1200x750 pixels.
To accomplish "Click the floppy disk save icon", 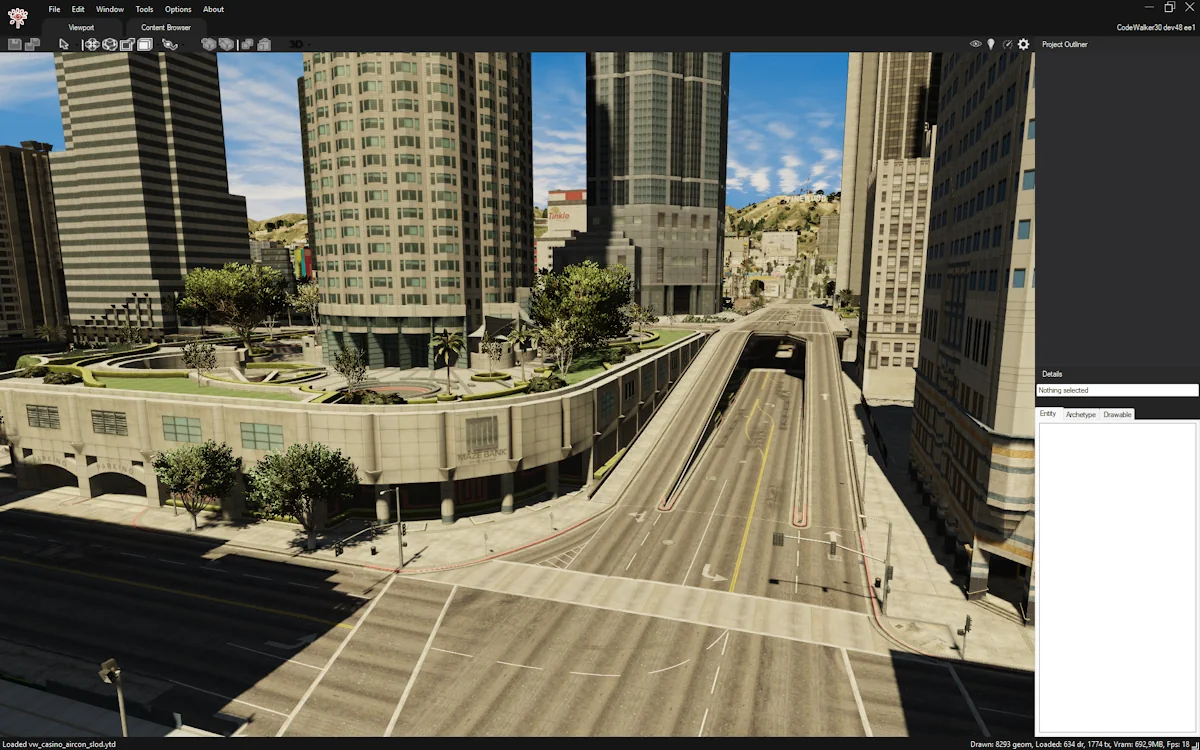I will pyautogui.click(x=14, y=44).
